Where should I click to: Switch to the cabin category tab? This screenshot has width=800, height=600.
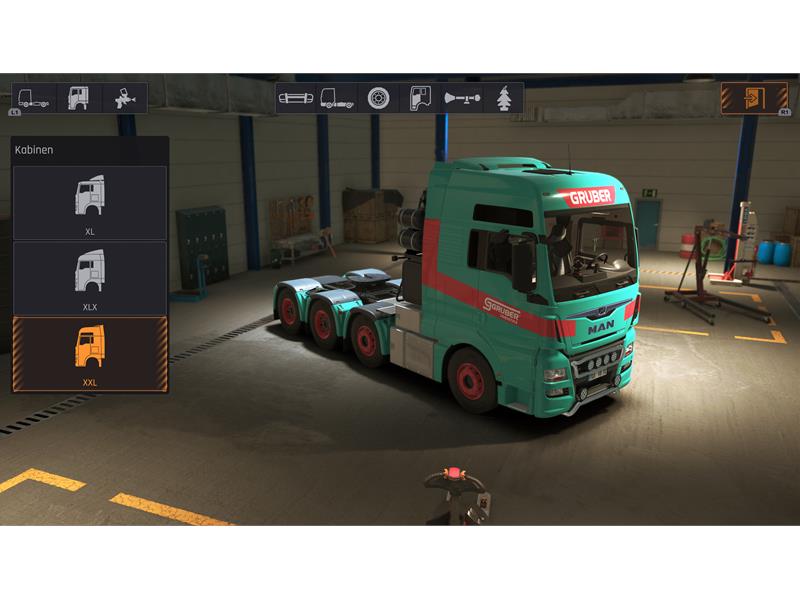tap(79, 98)
